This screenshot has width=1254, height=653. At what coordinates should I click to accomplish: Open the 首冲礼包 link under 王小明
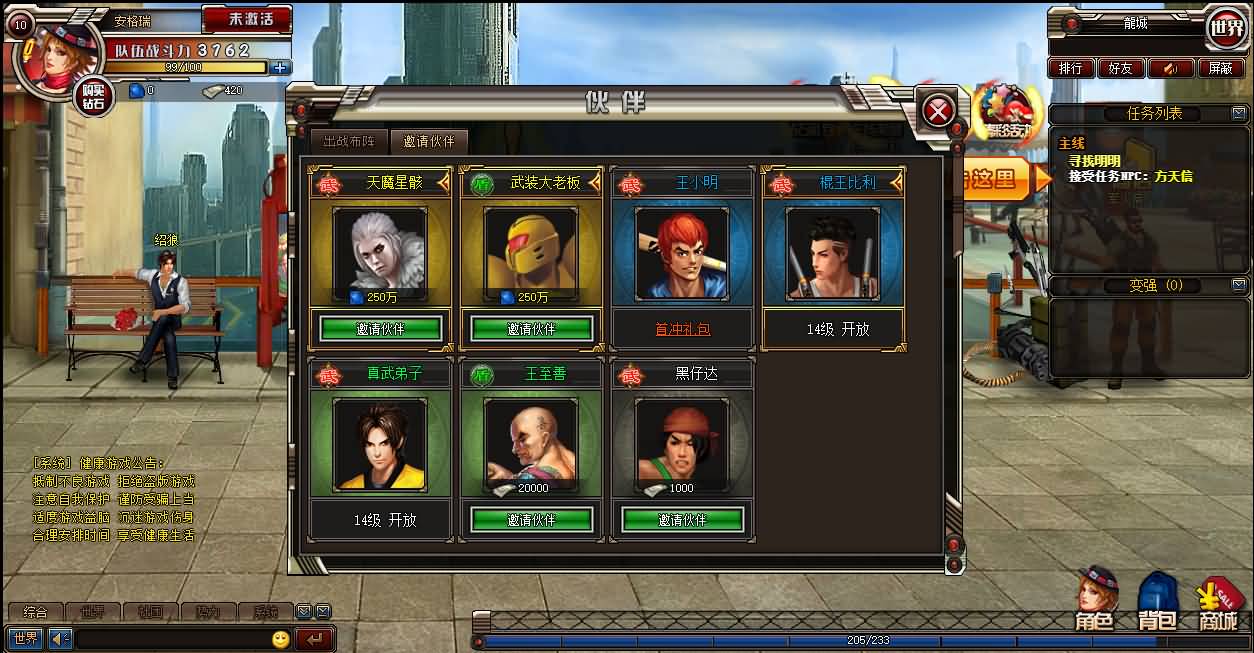682,329
